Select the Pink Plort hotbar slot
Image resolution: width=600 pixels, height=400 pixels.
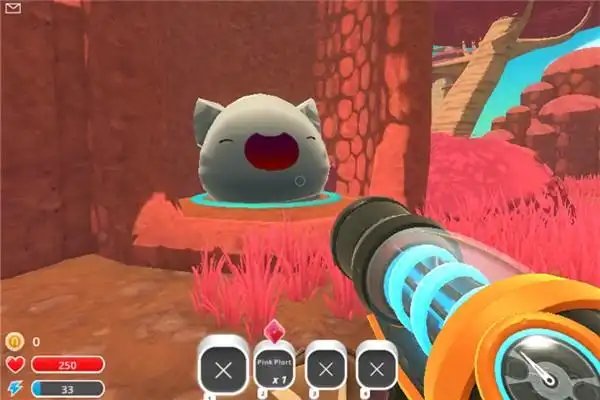coord(274,368)
